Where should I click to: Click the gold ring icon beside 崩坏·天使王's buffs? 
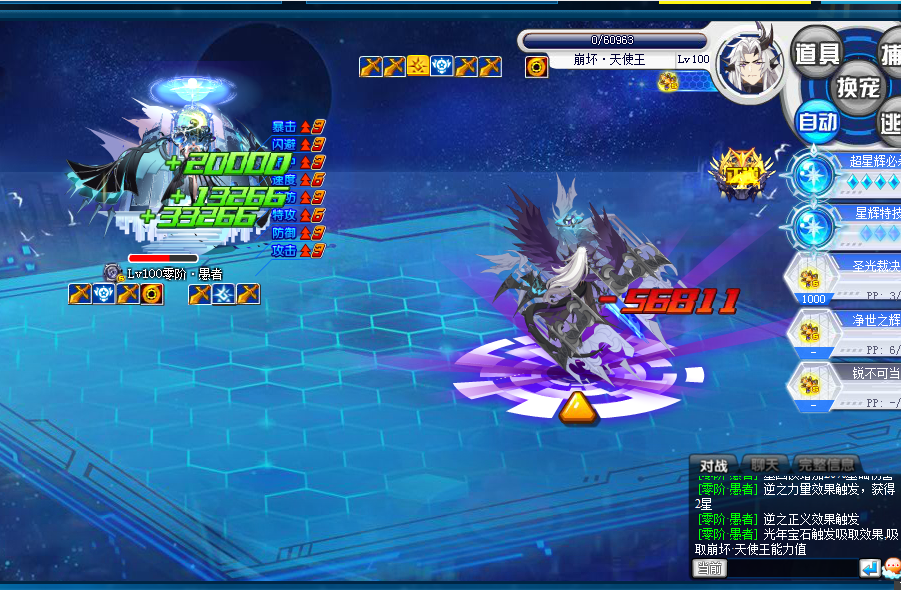537,67
